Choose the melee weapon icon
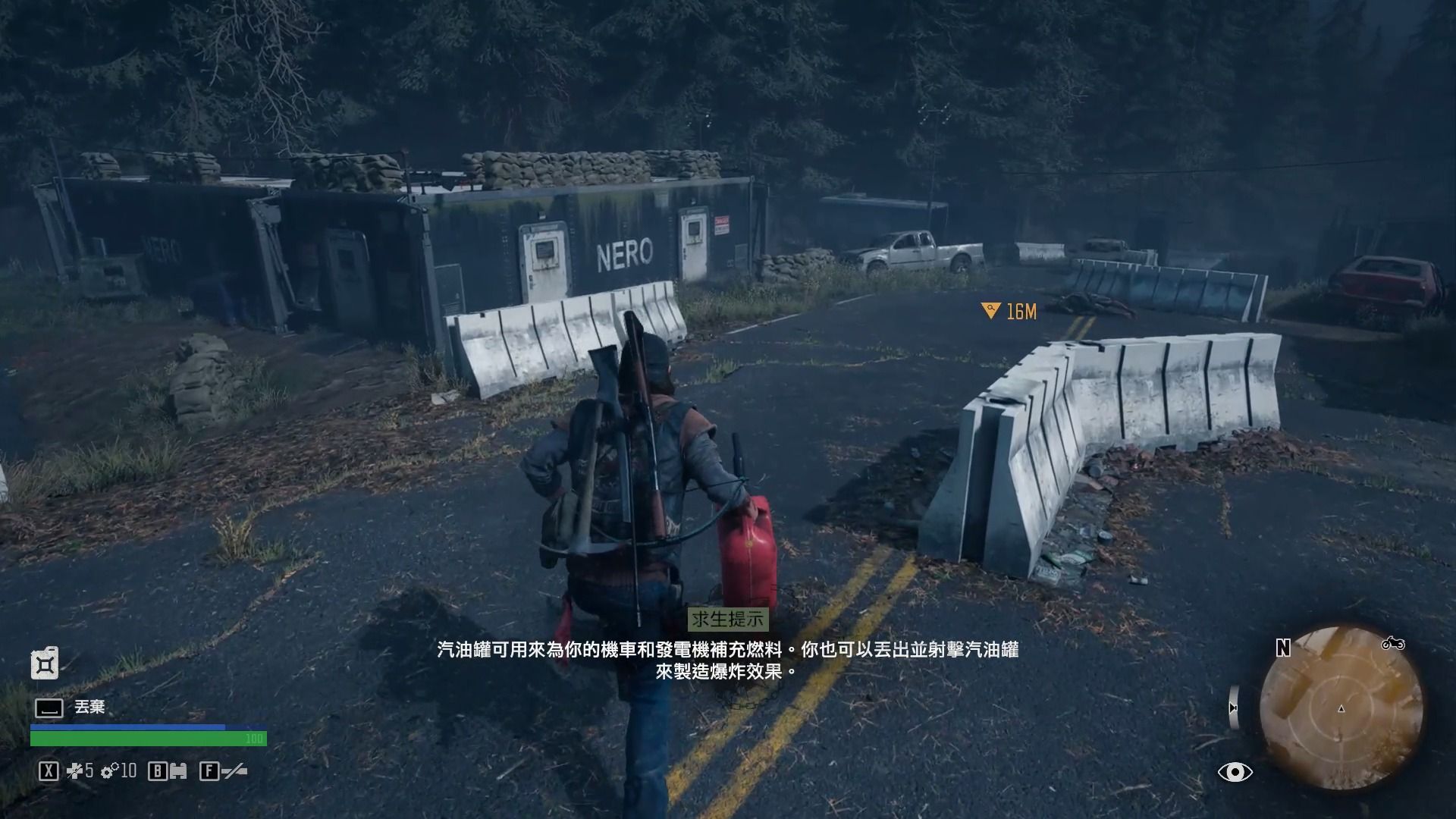This screenshot has width=1456, height=819. pos(234,772)
